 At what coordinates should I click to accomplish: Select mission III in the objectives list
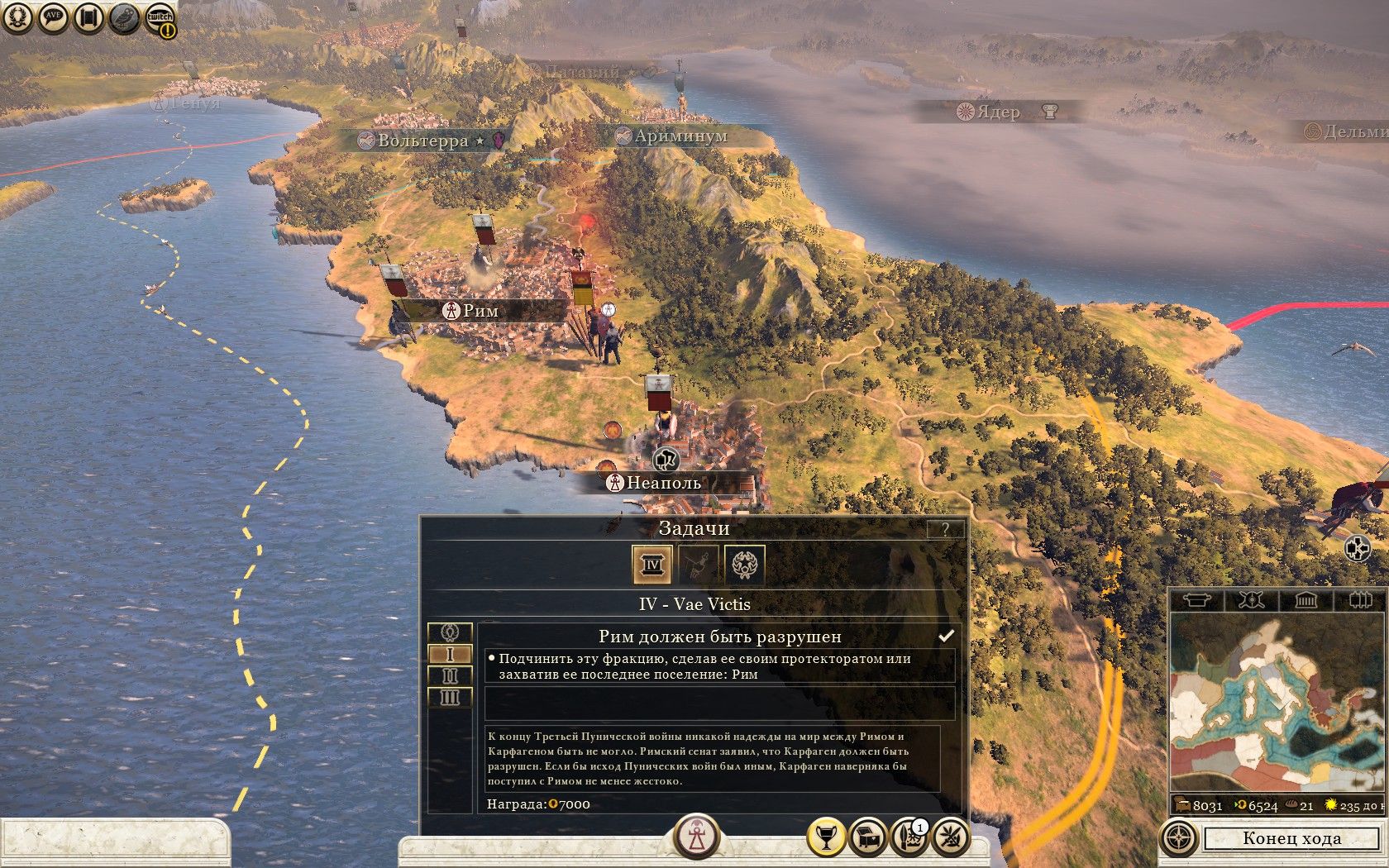coord(450,697)
